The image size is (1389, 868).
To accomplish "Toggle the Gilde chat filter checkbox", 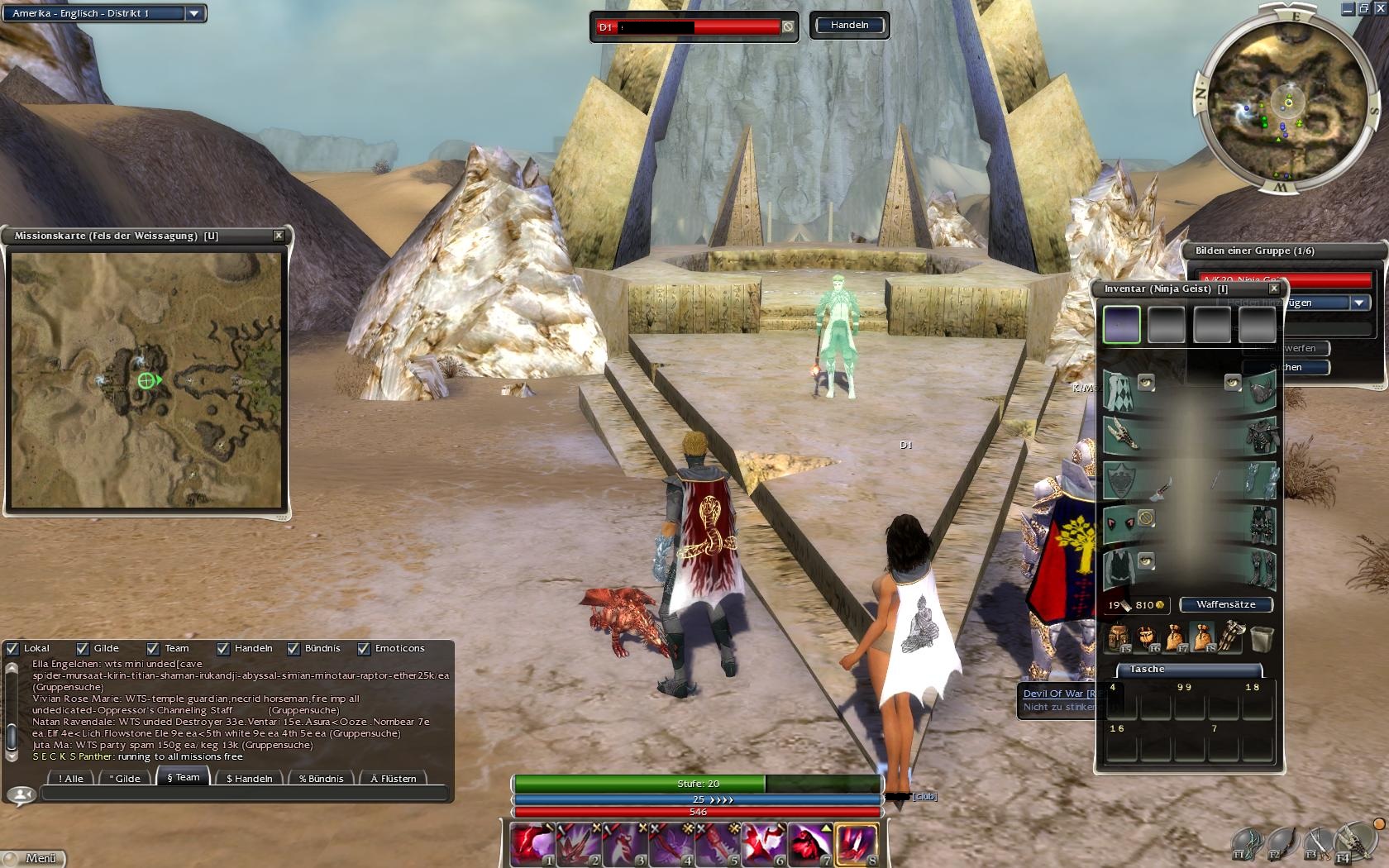I will pos(83,649).
